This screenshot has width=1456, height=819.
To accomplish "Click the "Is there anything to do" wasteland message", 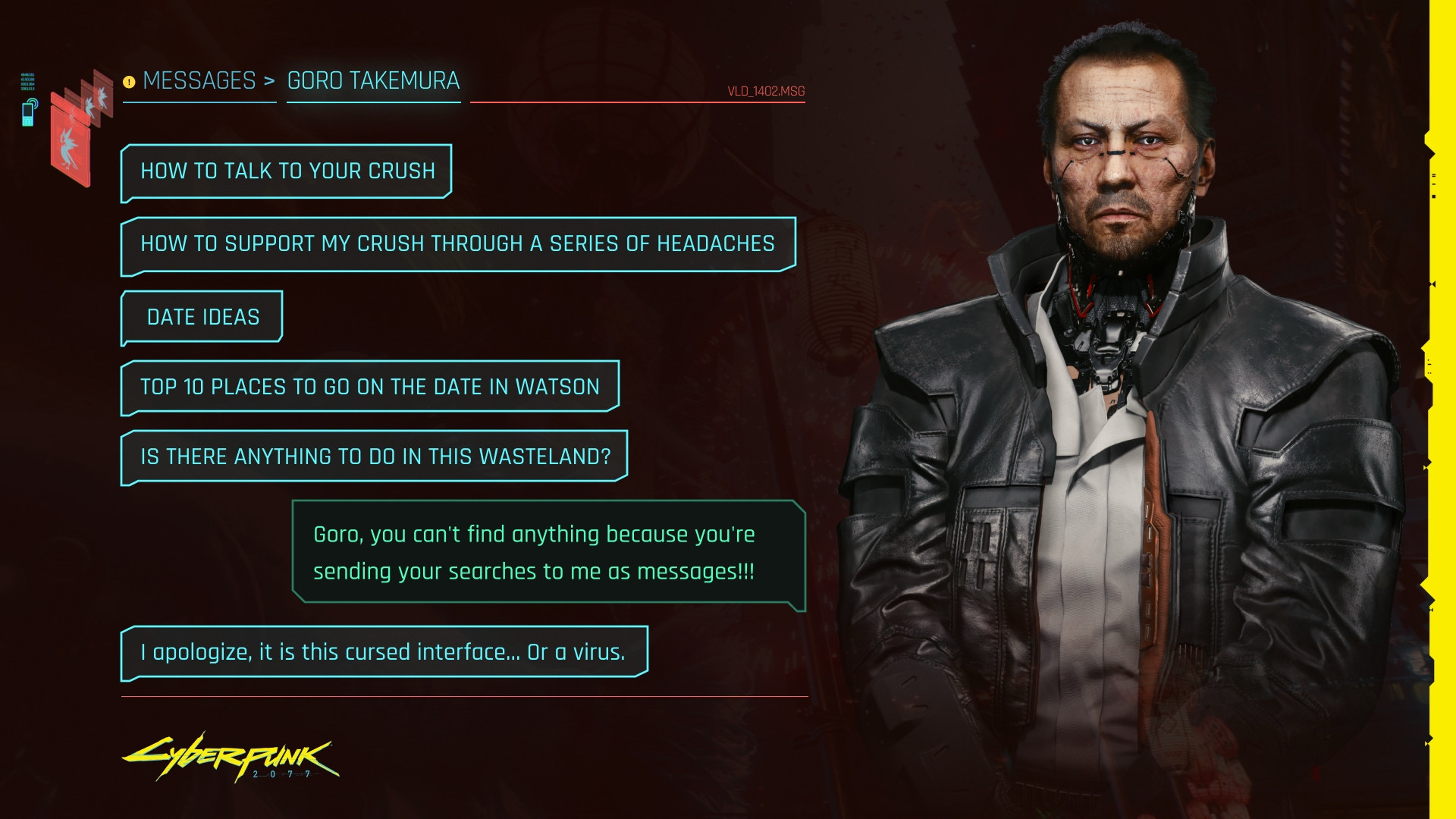I will coord(375,457).
